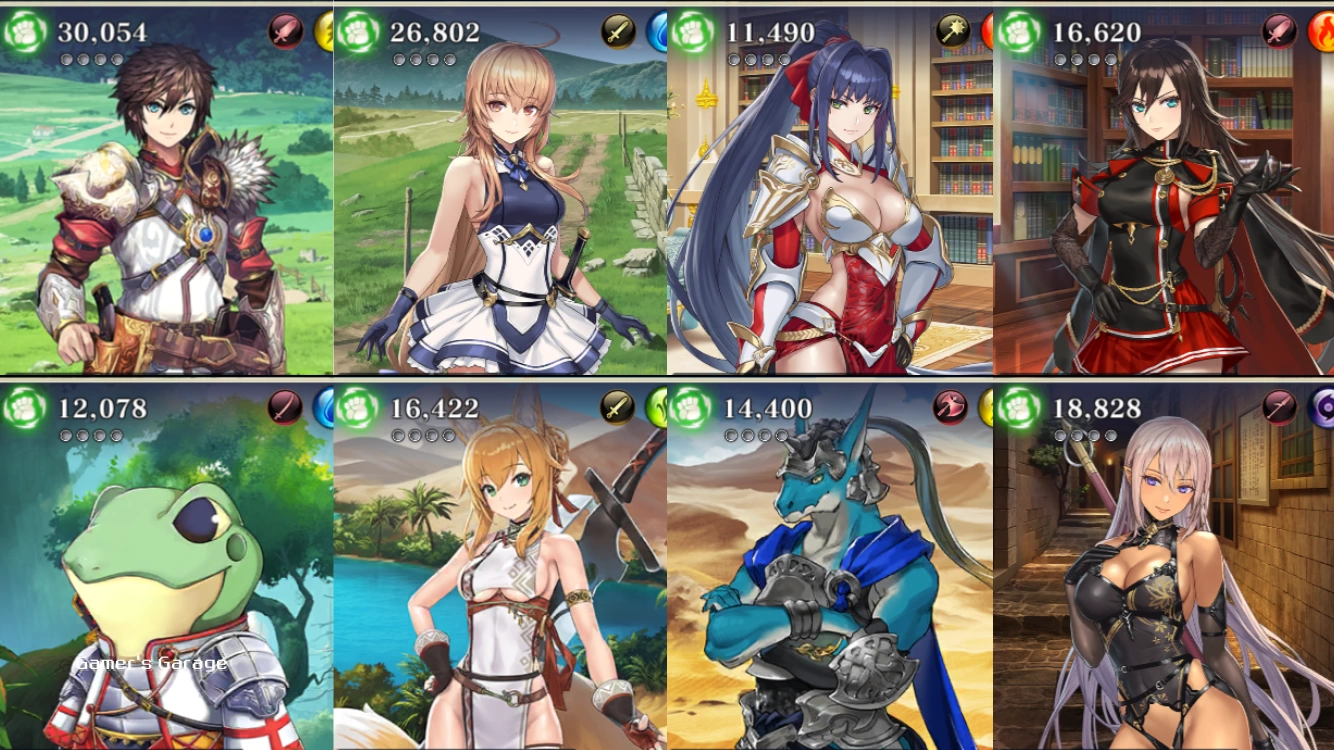Click the green fist power icon beside 30,054
Screen dimensions: 1334x750
click(24, 33)
